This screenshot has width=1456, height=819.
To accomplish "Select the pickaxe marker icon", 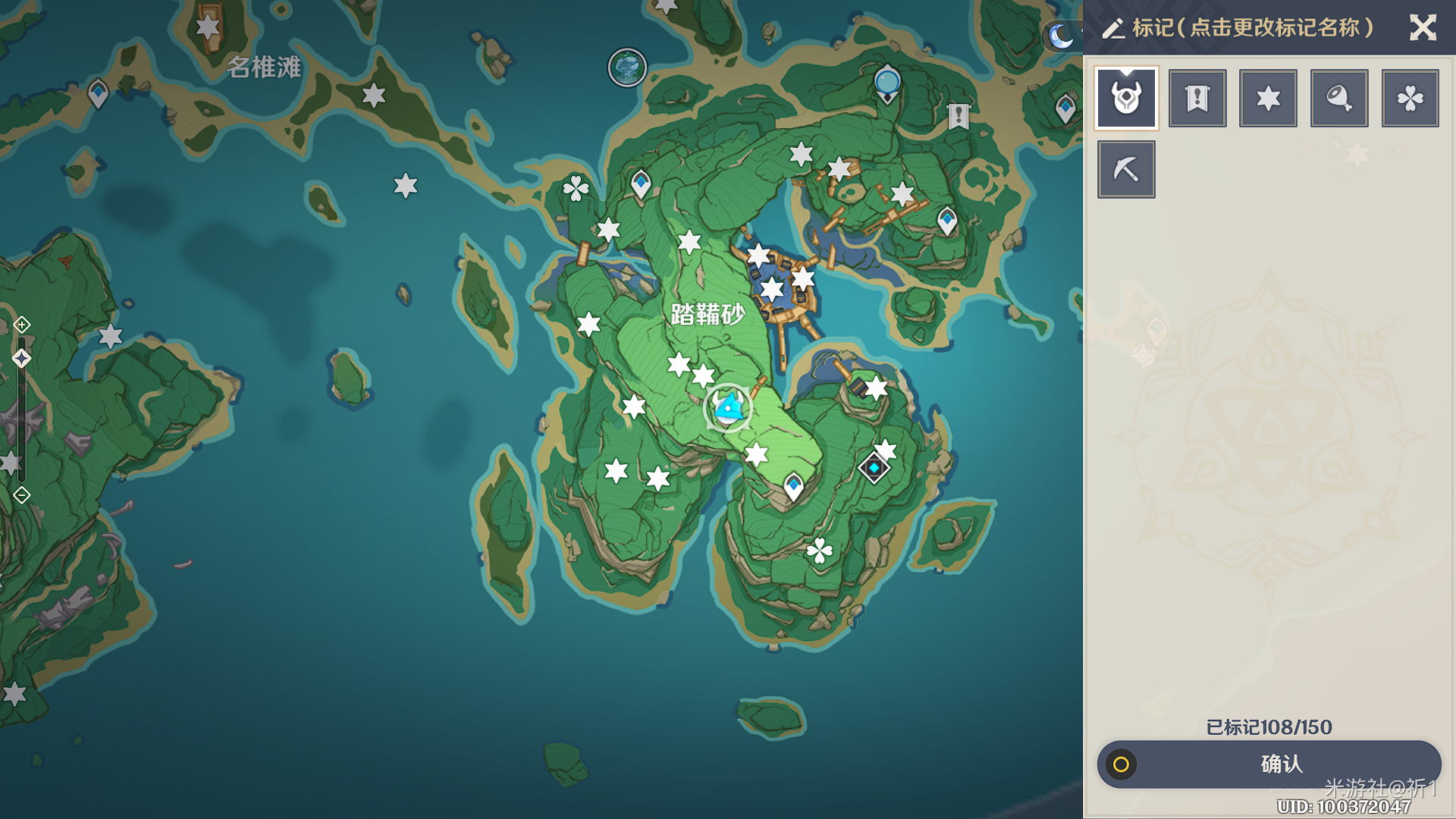I will tap(1126, 169).
